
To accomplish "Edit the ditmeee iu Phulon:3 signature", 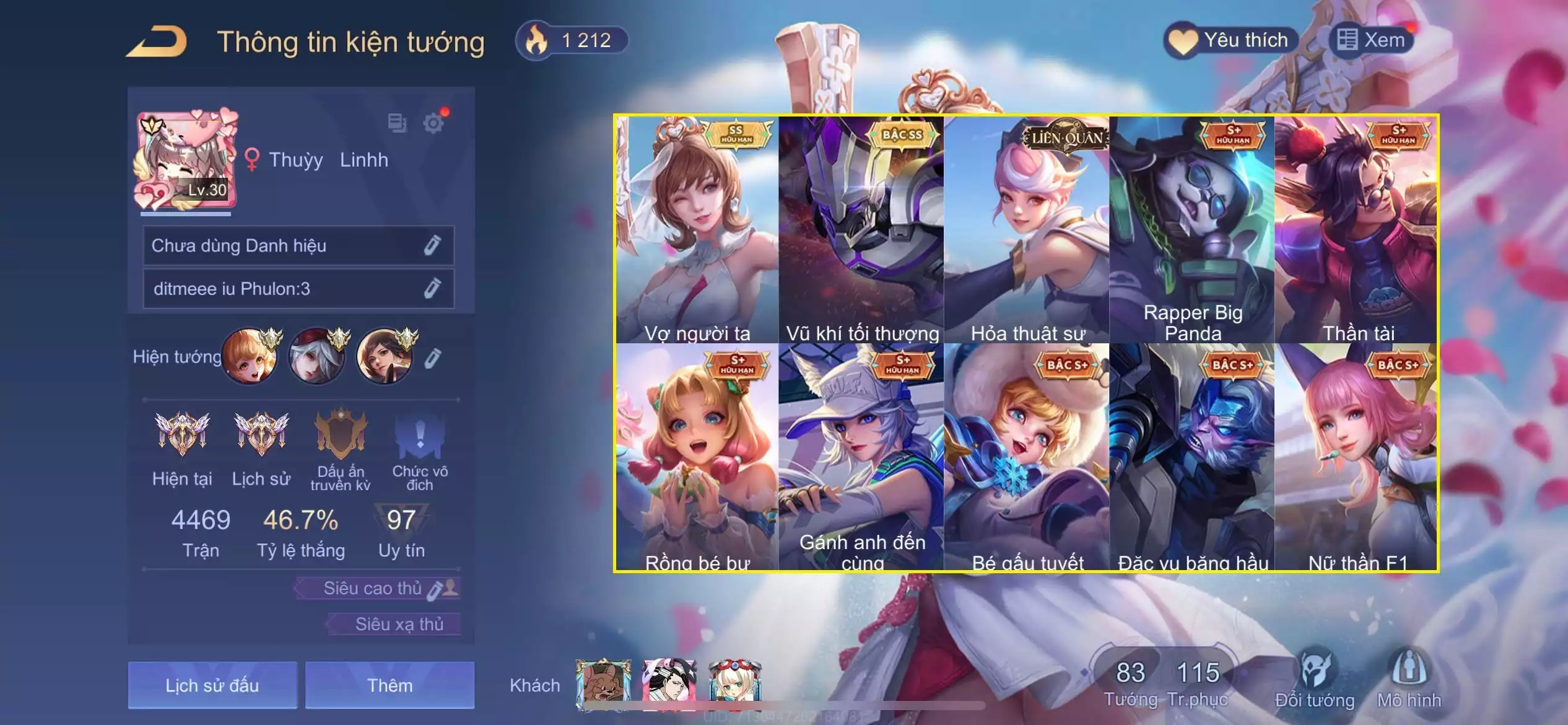I will (x=432, y=288).
